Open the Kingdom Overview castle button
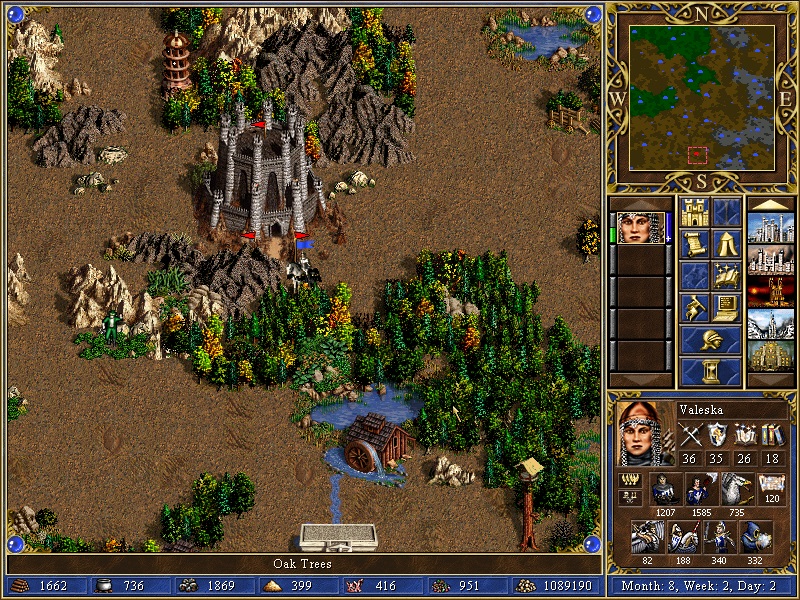 pyautogui.click(x=694, y=212)
